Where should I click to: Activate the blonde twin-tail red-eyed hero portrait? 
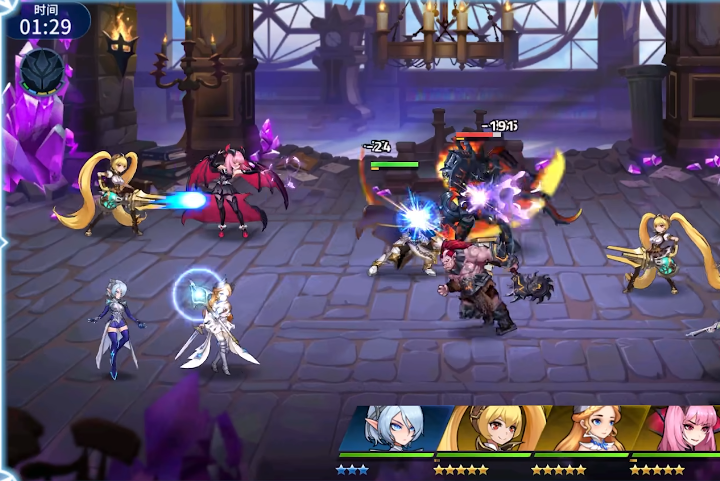click(486, 430)
